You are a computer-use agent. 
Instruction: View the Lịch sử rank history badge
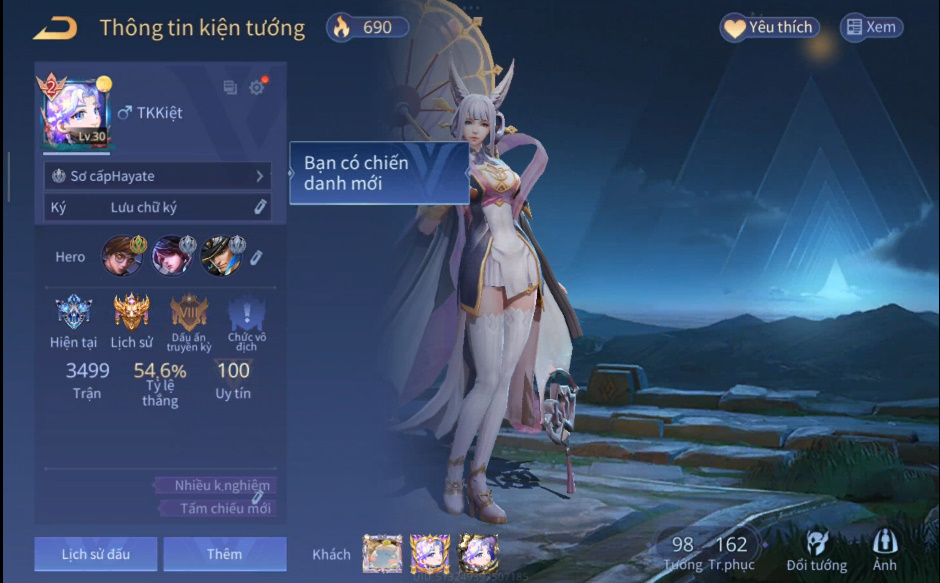click(x=131, y=313)
